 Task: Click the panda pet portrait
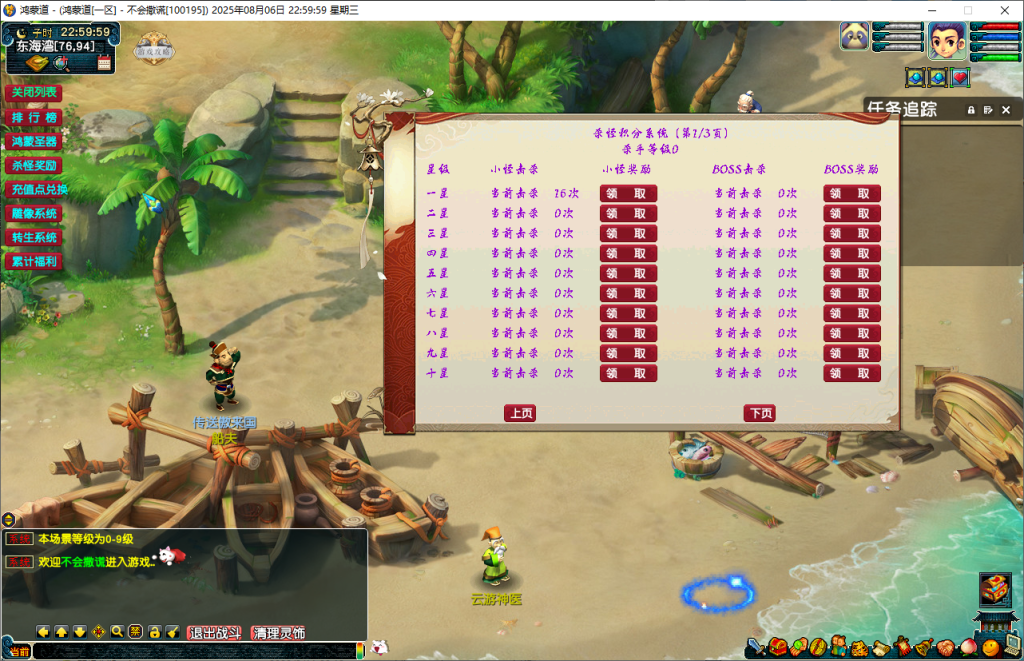854,37
